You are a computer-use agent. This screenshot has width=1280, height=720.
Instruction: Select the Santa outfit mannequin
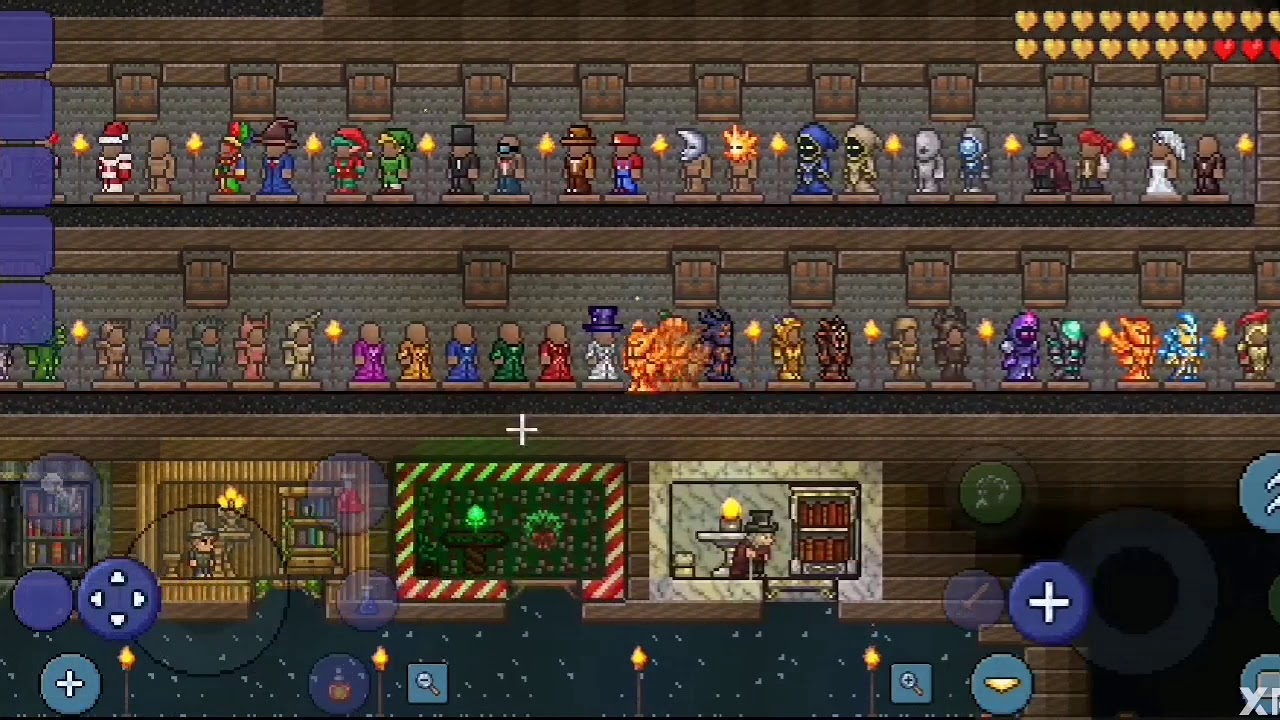click(x=113, y=158)
